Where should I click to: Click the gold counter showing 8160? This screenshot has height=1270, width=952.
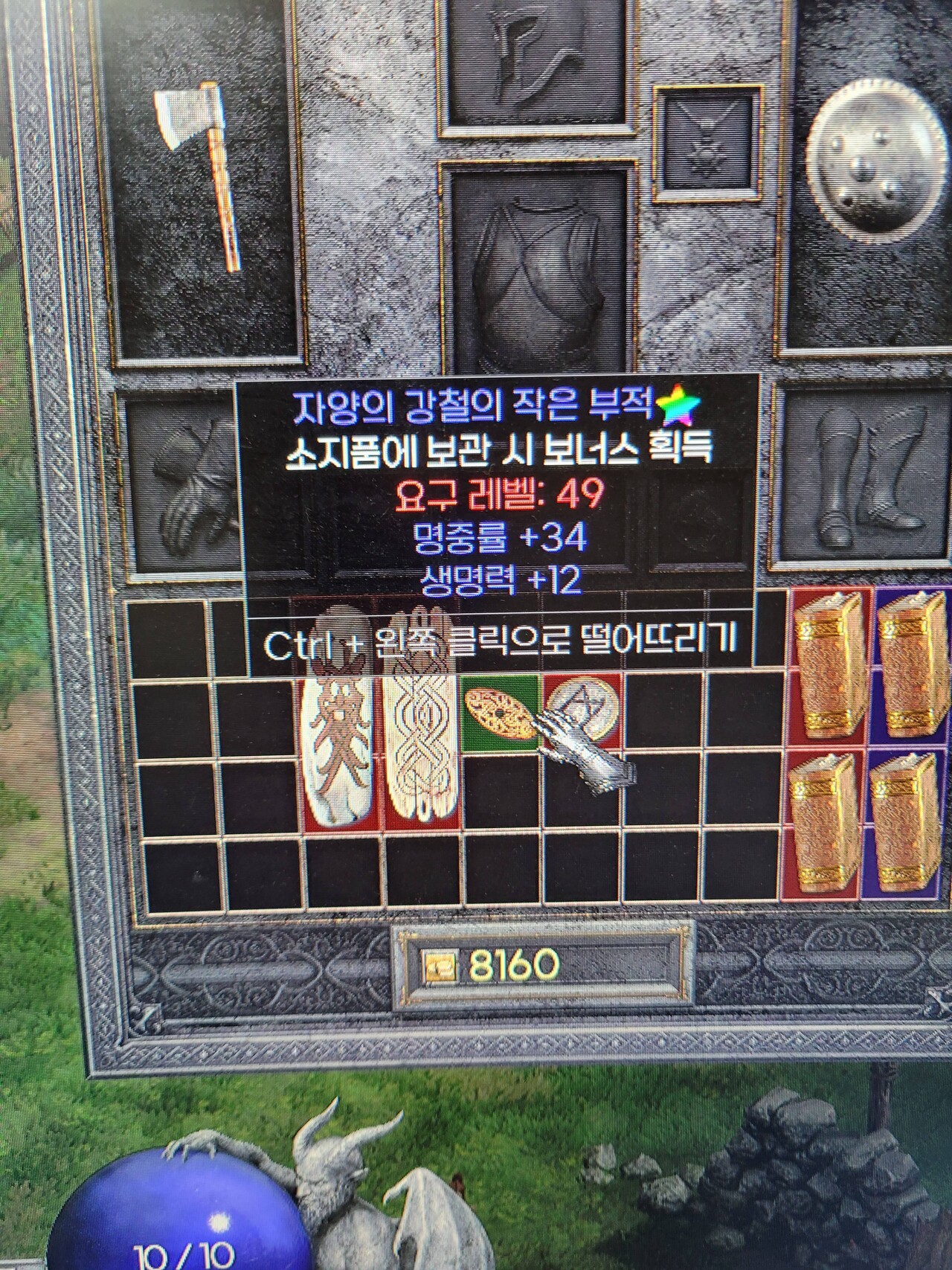click(513, 963)
